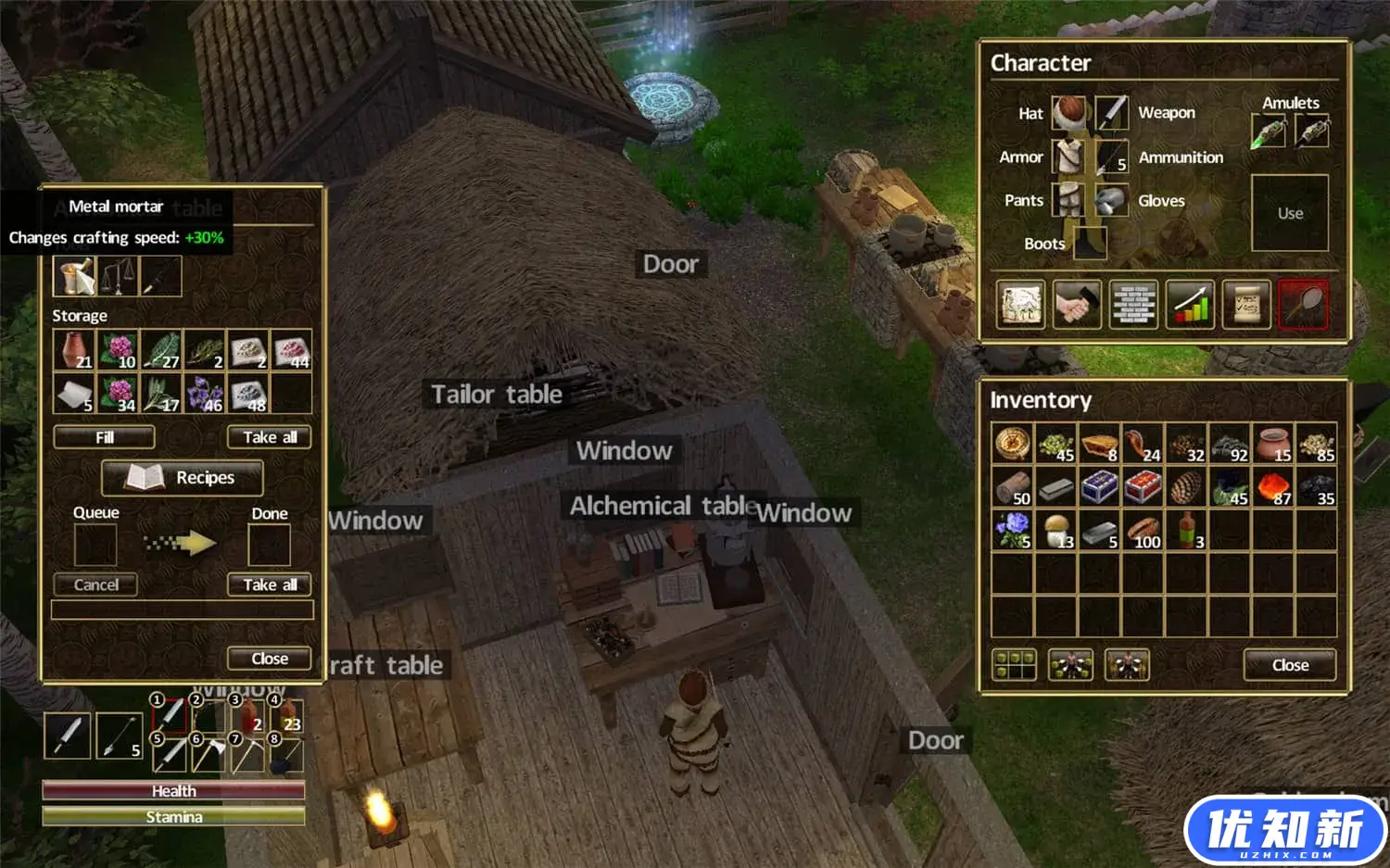Close the Inventory panel
The image size is (1390, 868).
point(1289,664)
